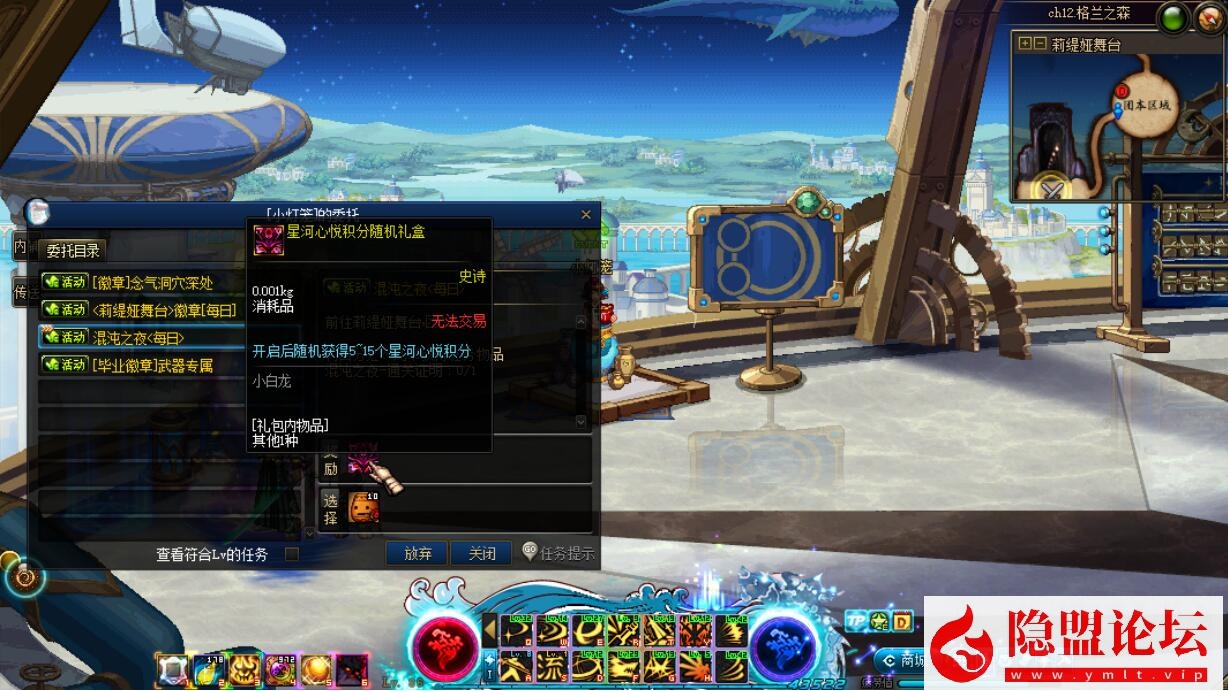The height and width of the screenshot is (691, 1228).
Task: Select the 委托目录 tab
Action: [73, 250]
